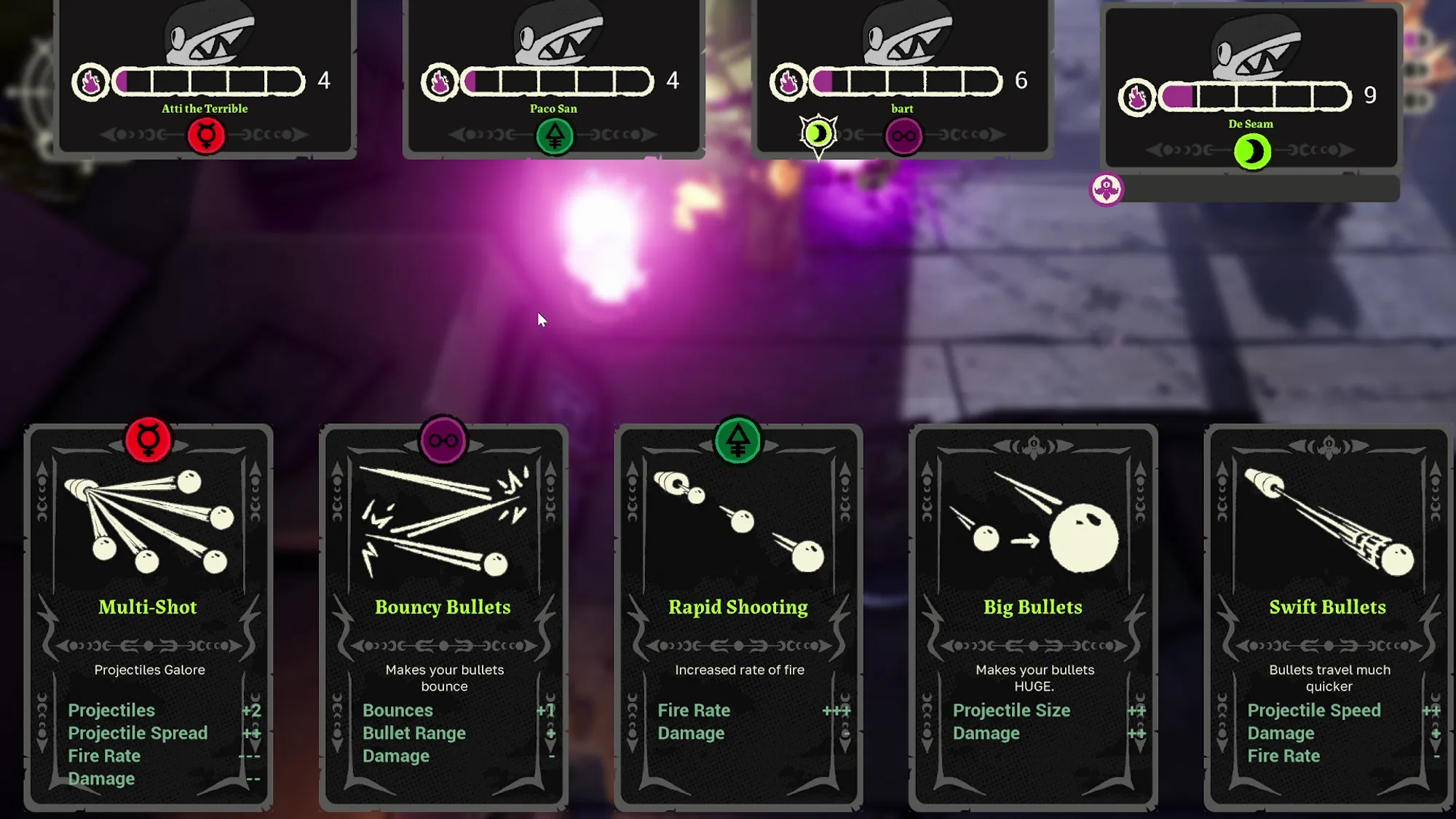This screenshot has height=819, width=1456.
Task: Click the green moon icon under De Seam
Action: (x=1252, y=151)
